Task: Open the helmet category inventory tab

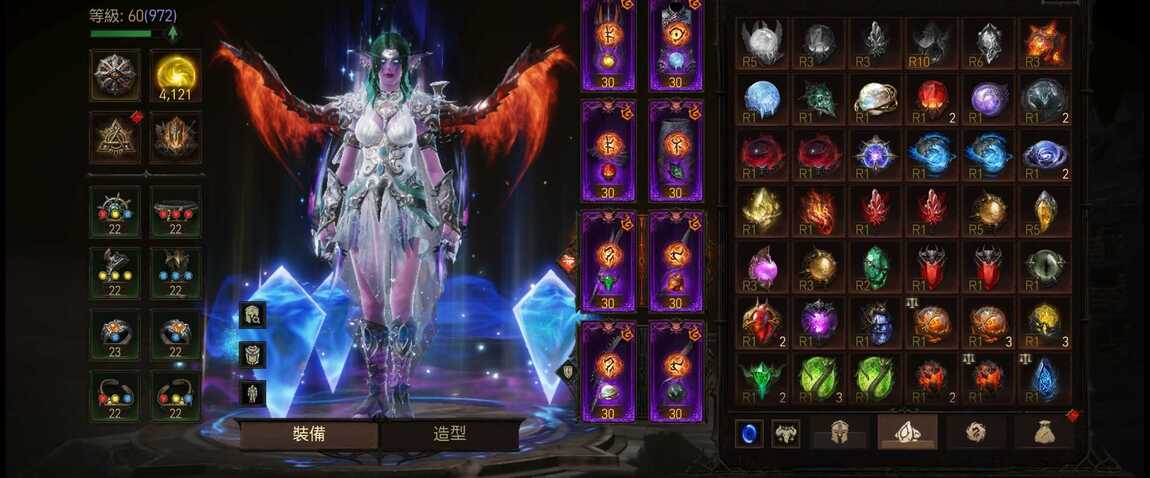Action: (x=839, y=432)
